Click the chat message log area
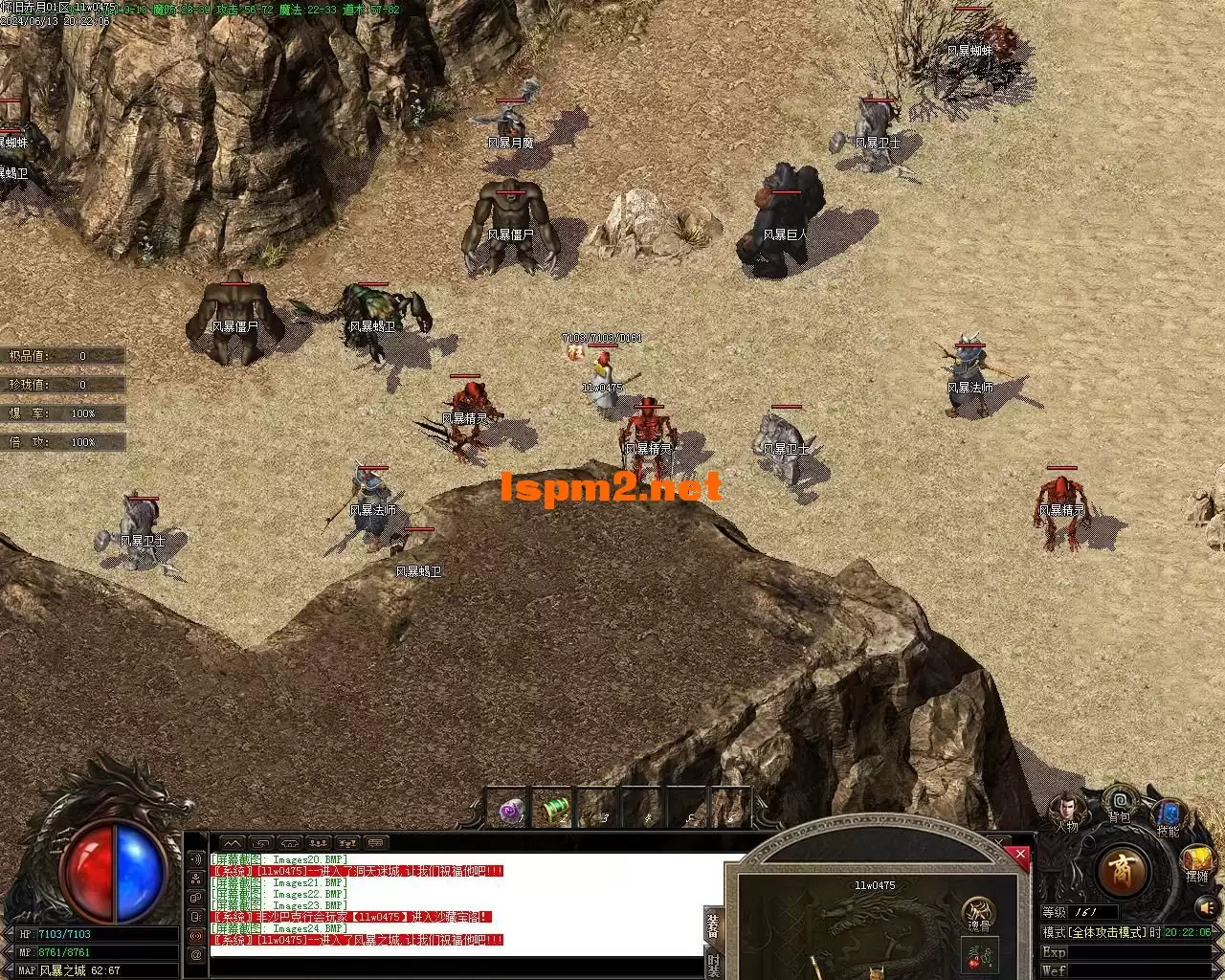Viewport: 1225px width, 980px height. [459, 904]
